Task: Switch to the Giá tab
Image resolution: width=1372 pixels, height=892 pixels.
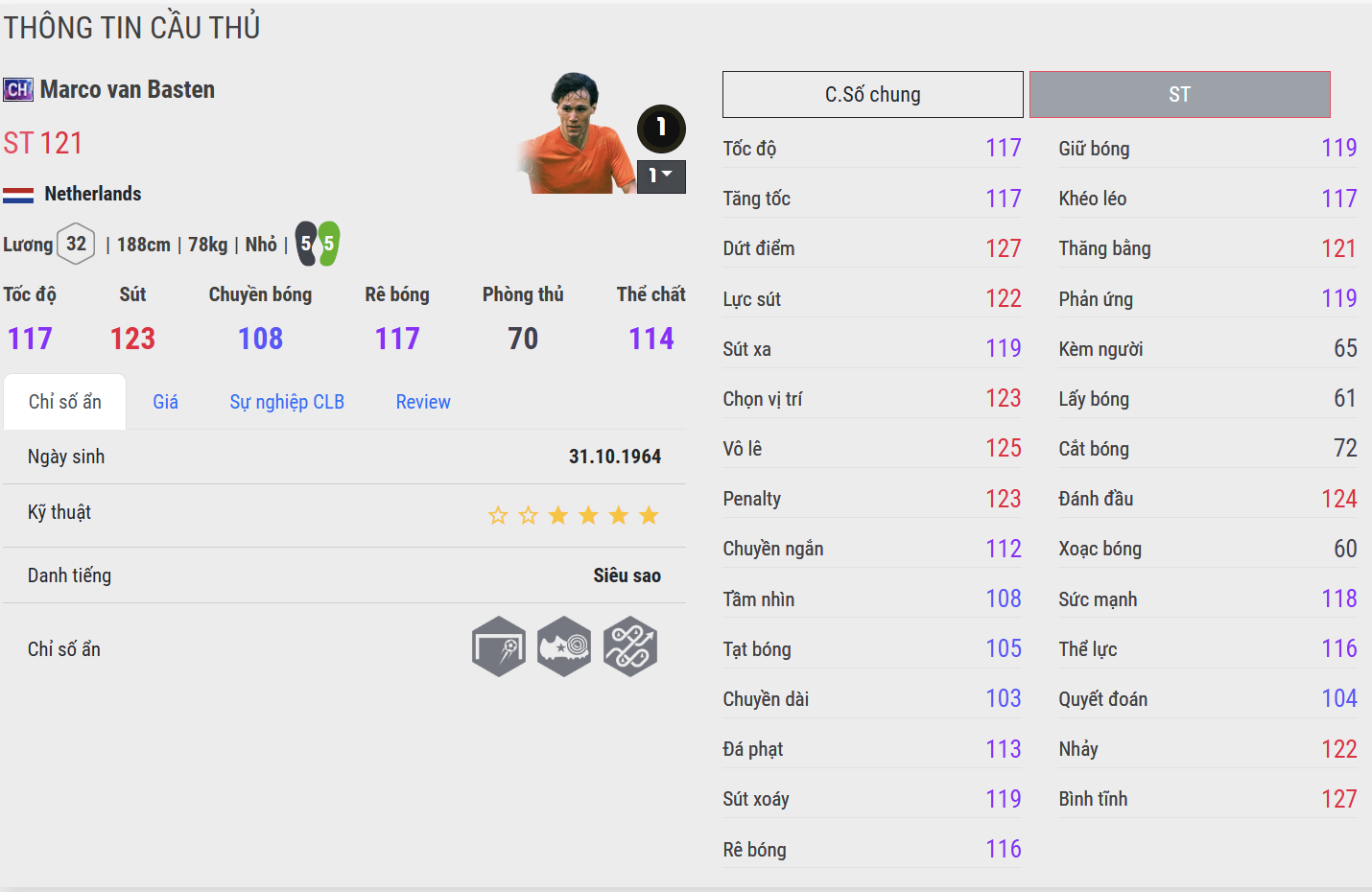Action: [165, 402]
